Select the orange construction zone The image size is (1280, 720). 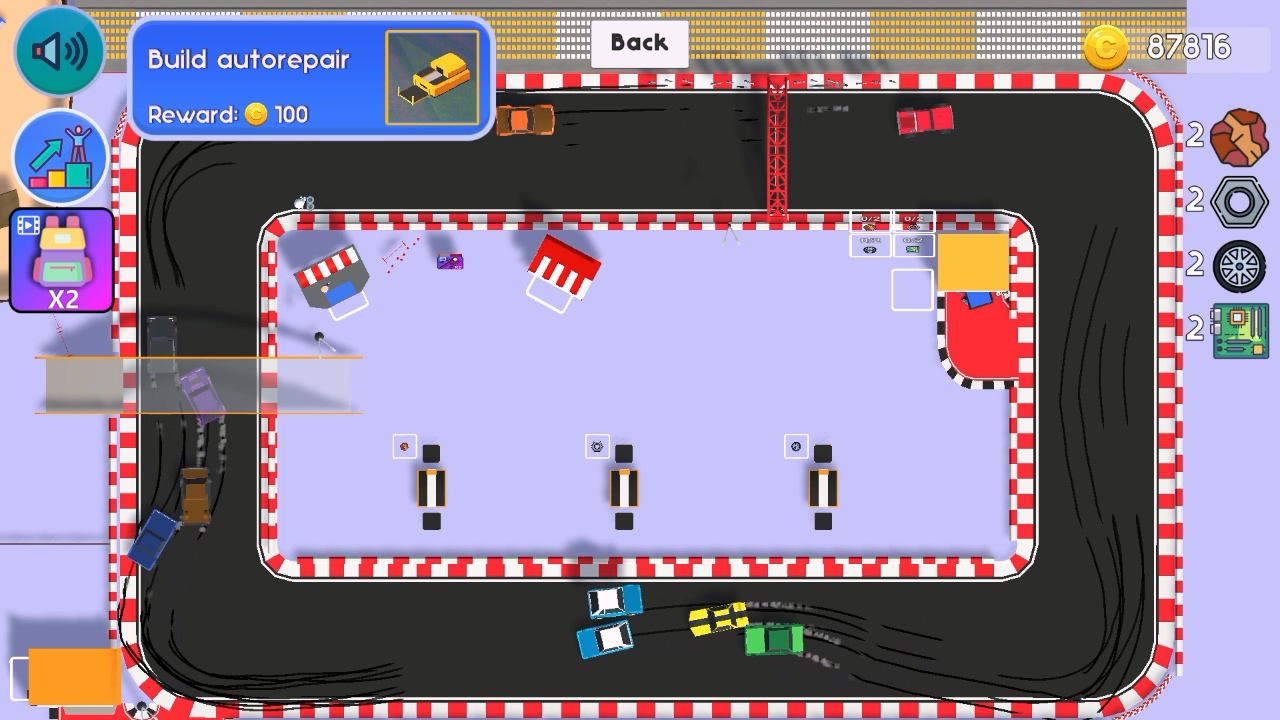coord(972,262)
